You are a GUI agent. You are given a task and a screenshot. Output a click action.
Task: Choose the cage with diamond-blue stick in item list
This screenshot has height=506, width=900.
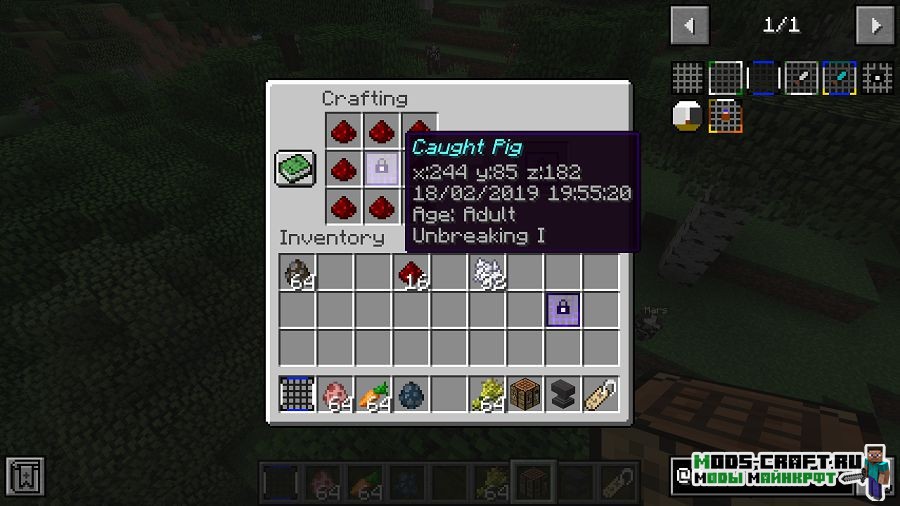[x=839, y=78]
